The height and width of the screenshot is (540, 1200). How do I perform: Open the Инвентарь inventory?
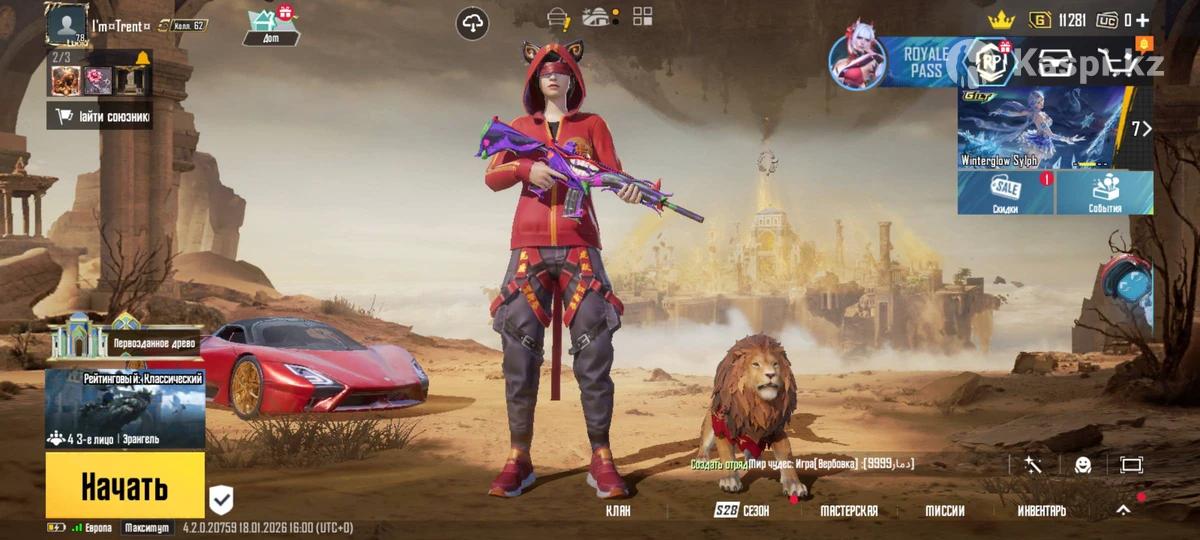click(x=1041, y=511)
